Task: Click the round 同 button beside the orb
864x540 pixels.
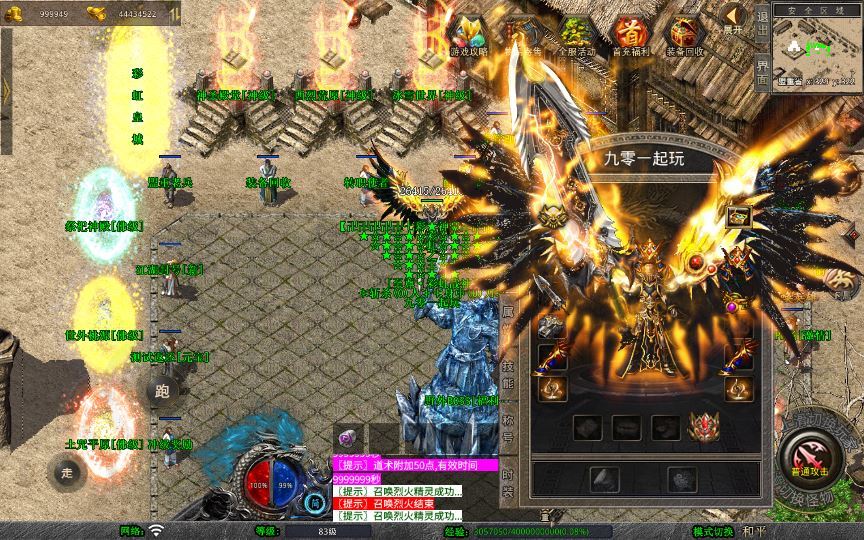Action: [316, 502]
